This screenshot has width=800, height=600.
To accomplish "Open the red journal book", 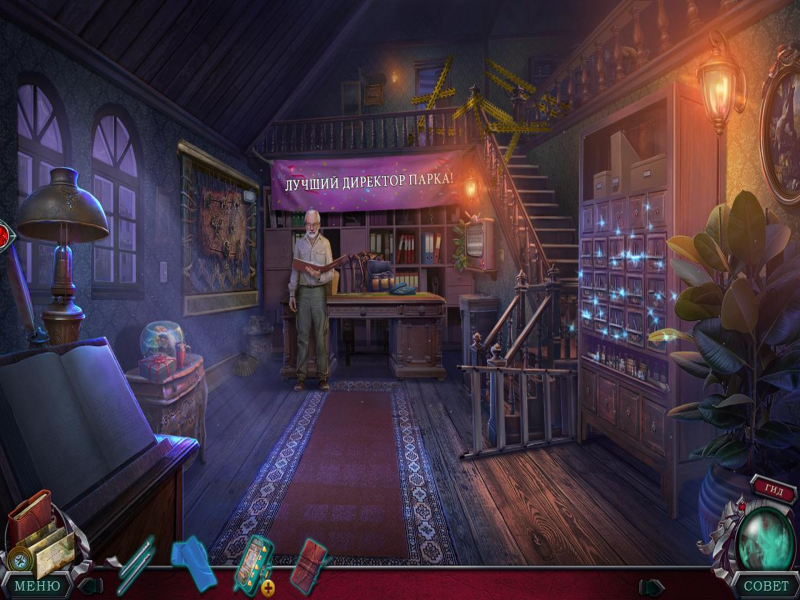I will point(30,516).
